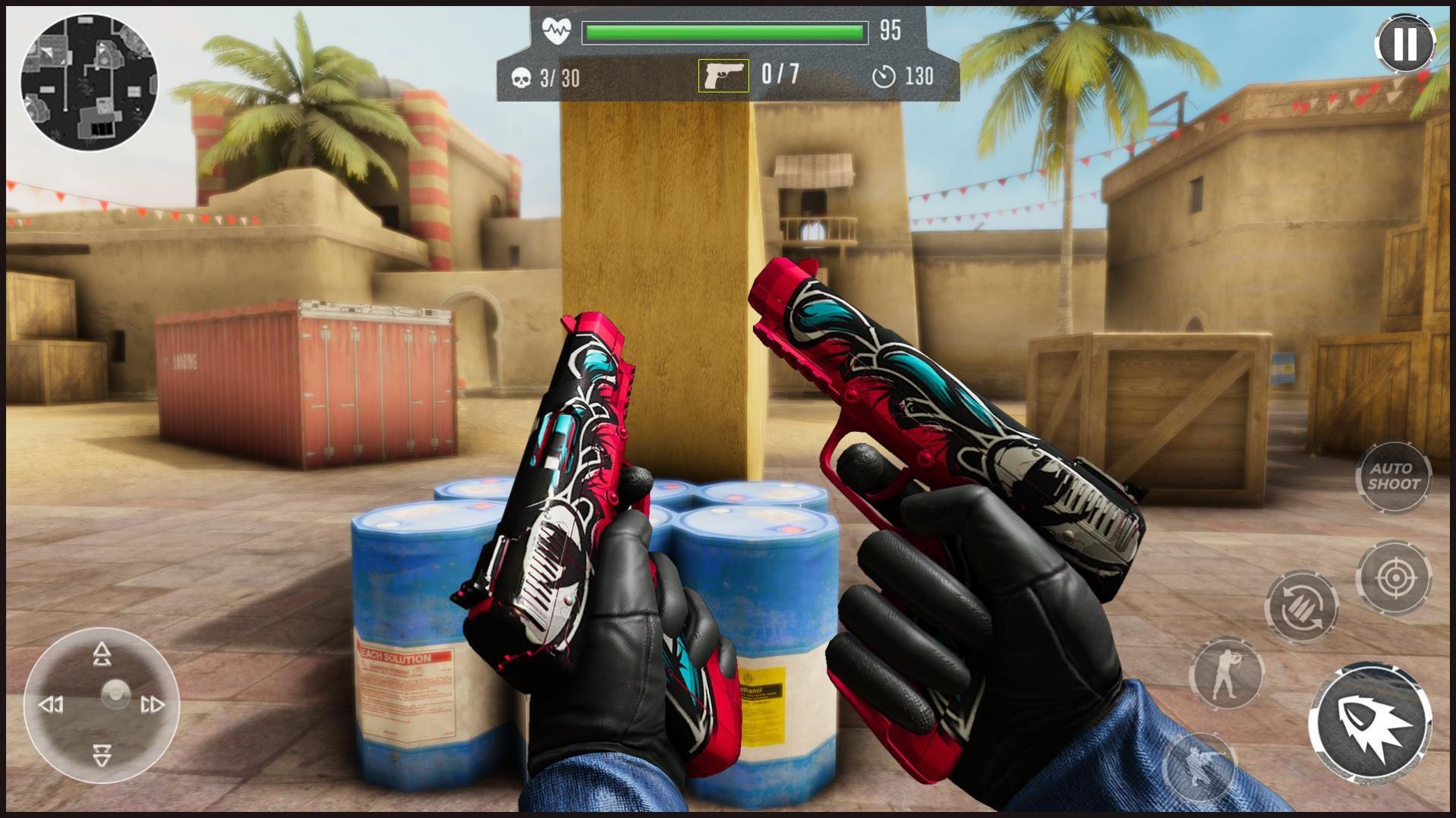
Task: Tap the joystick's left arrow
Action: 51,705
